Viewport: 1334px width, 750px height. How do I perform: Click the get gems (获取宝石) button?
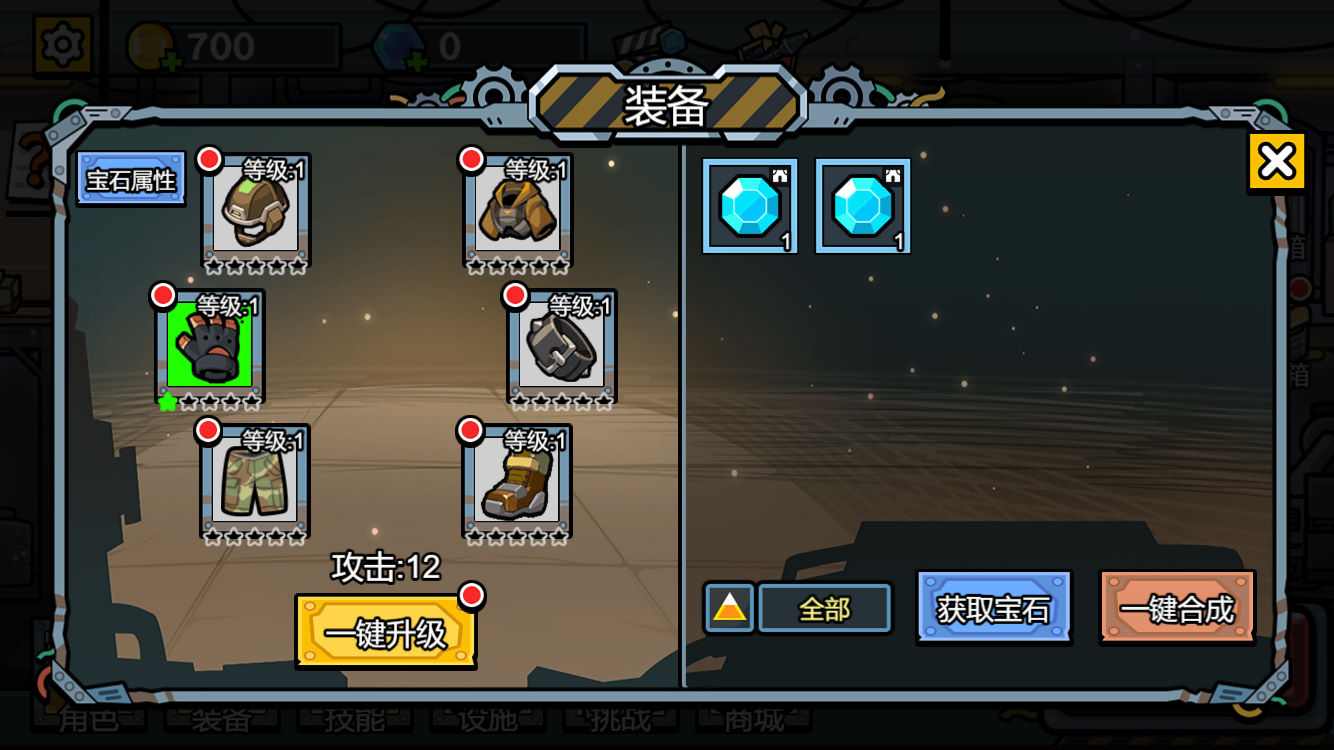pos(993,608)
